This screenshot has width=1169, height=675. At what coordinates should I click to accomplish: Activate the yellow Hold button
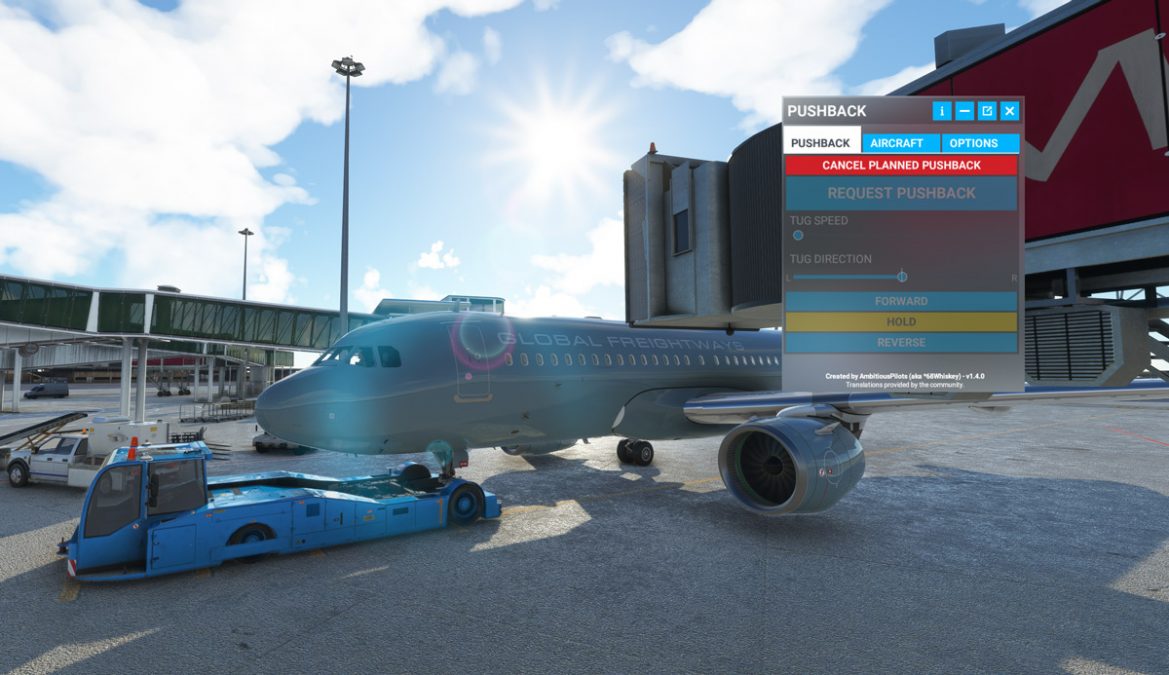pyautogui.click(x=901, y=322)
